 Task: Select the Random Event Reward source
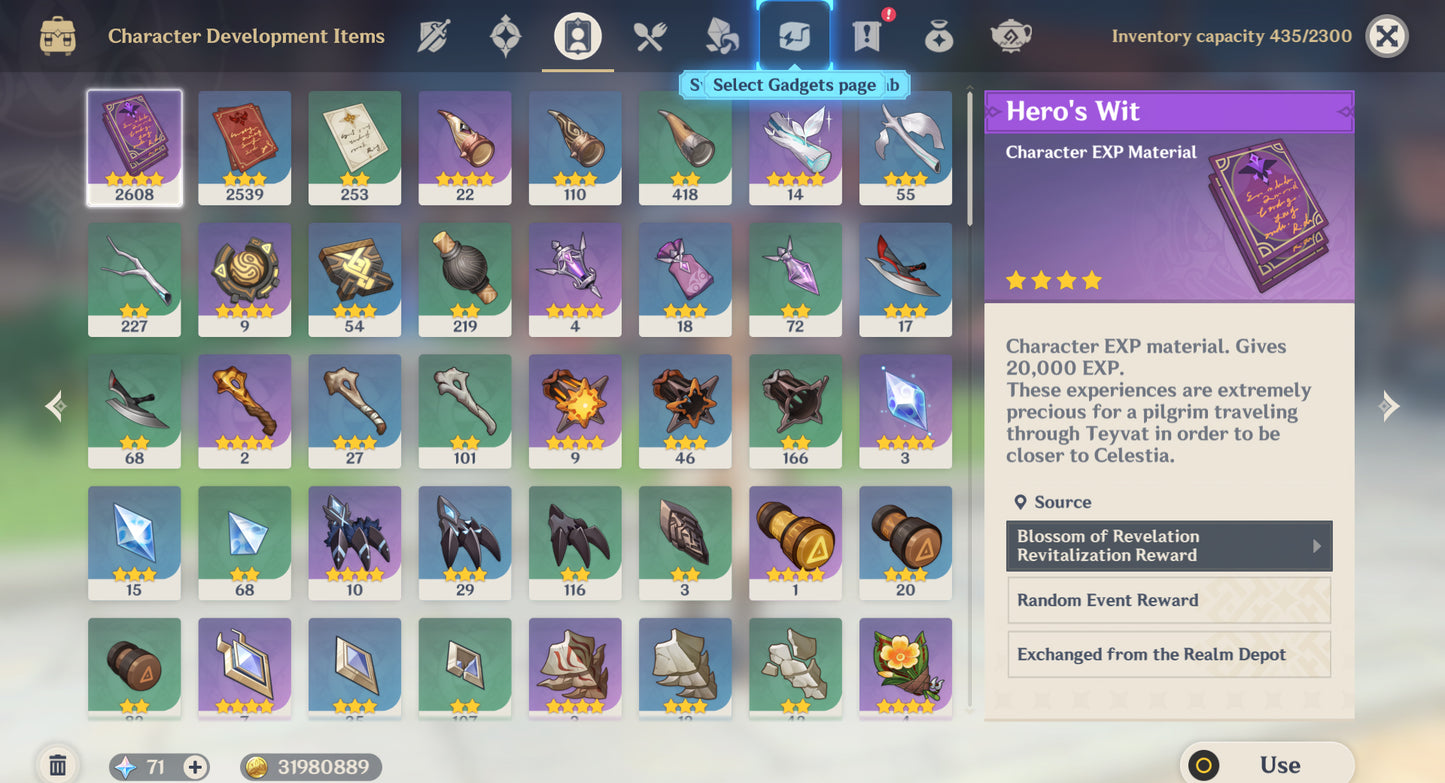[1168, 600]
